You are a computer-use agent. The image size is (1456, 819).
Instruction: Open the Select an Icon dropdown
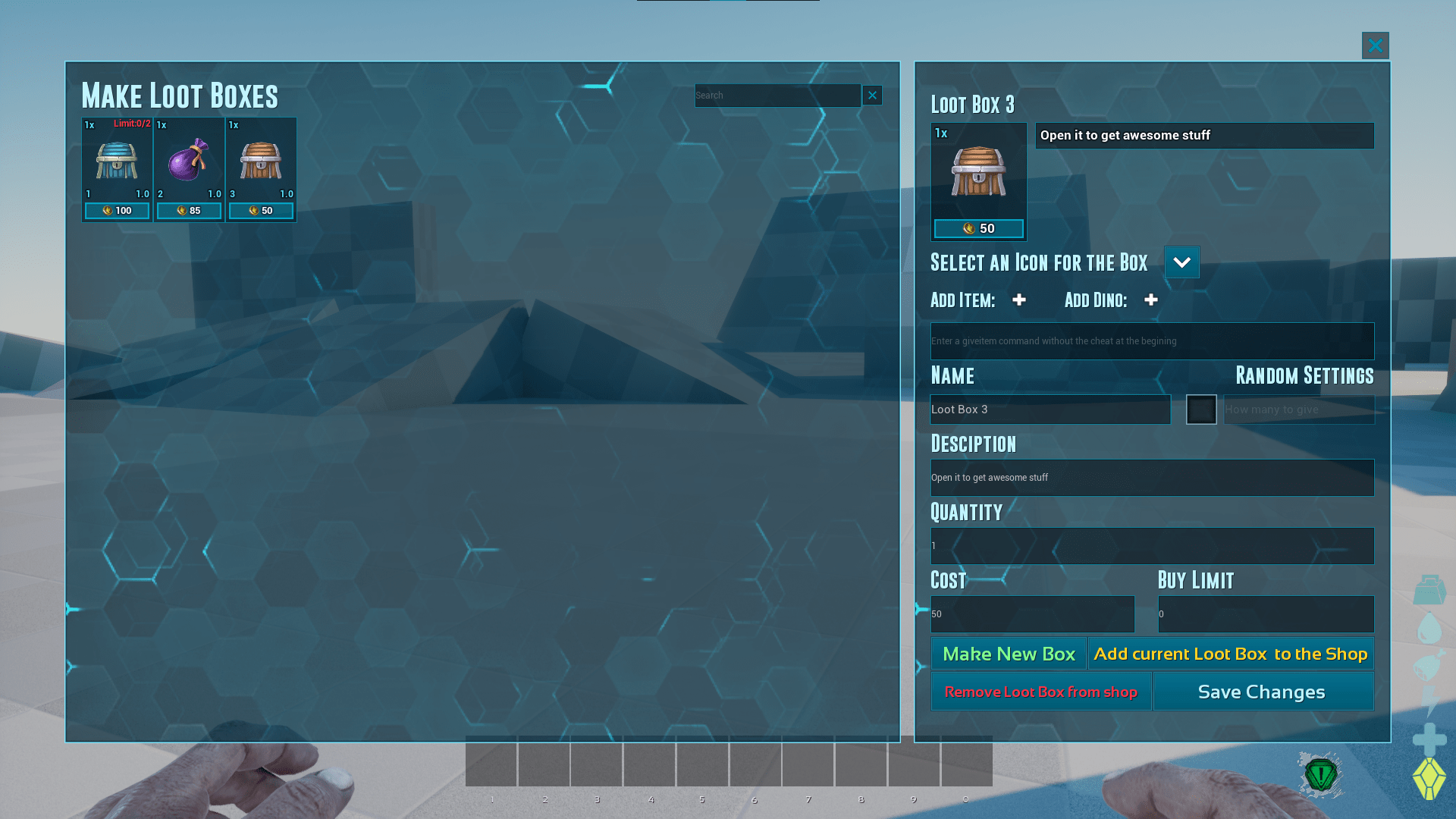(x=1181, y=262)
